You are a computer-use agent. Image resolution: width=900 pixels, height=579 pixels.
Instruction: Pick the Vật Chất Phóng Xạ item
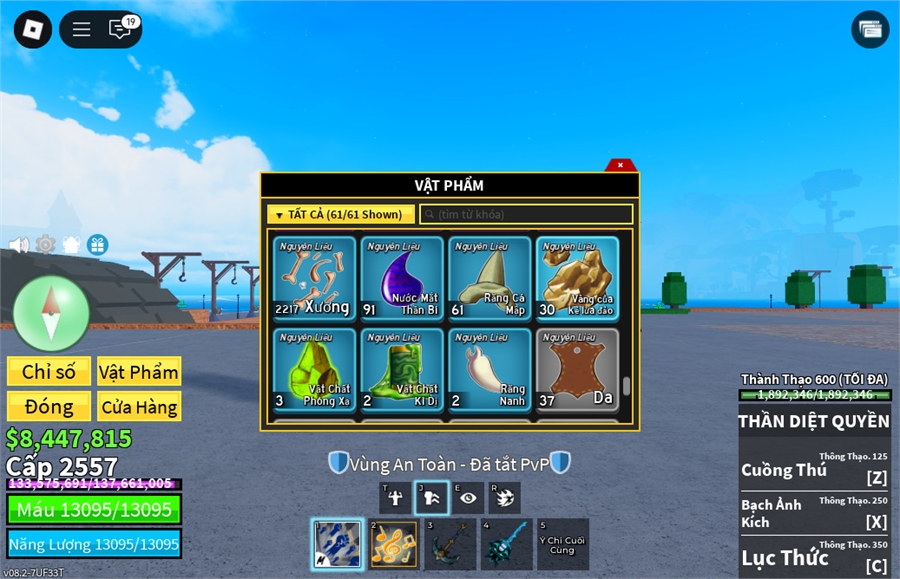click(314, 369)
